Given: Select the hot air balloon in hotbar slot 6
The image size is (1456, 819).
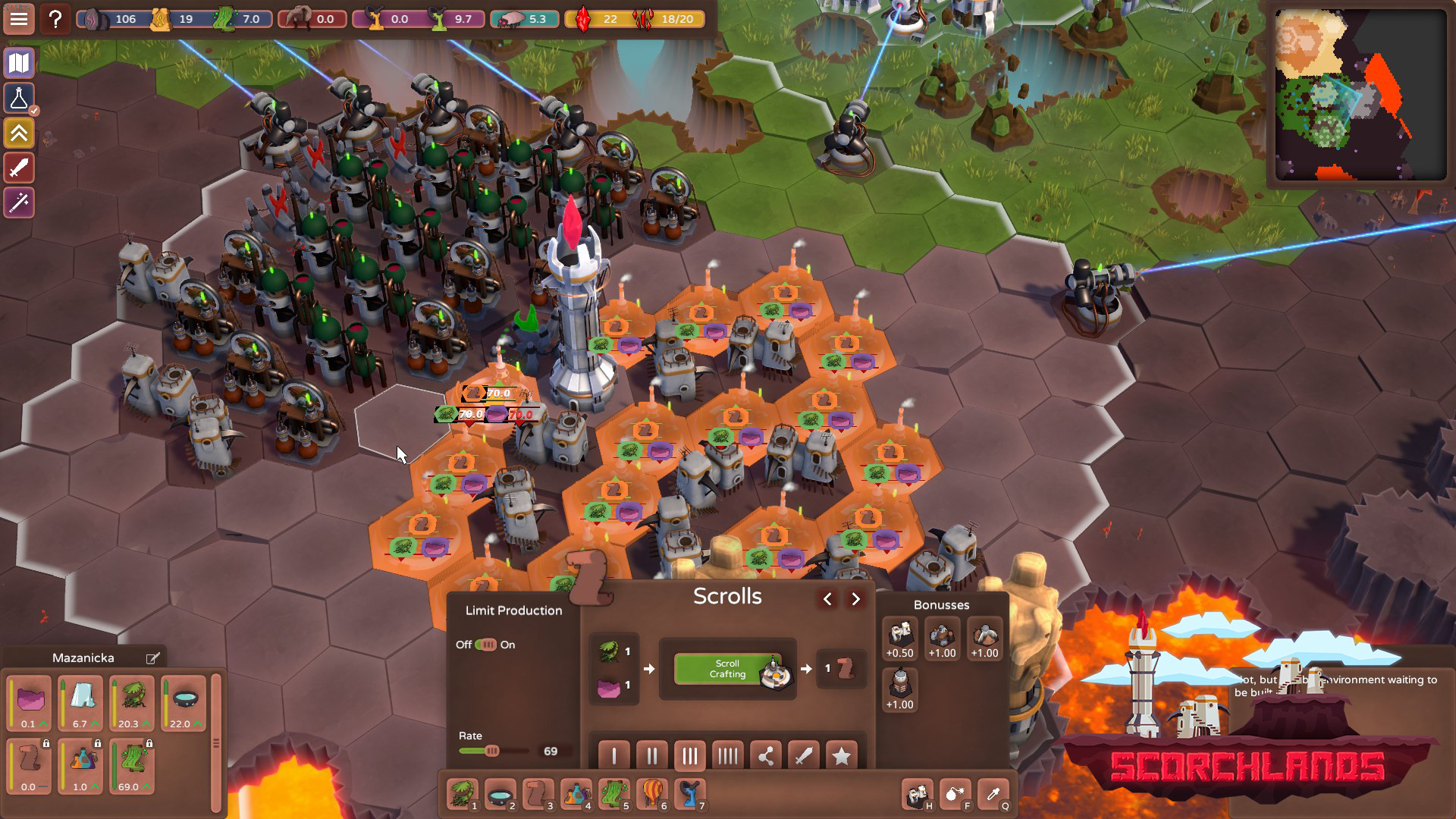Looking at the screenshot, I should pyautogui.click(x=651, y=791).
